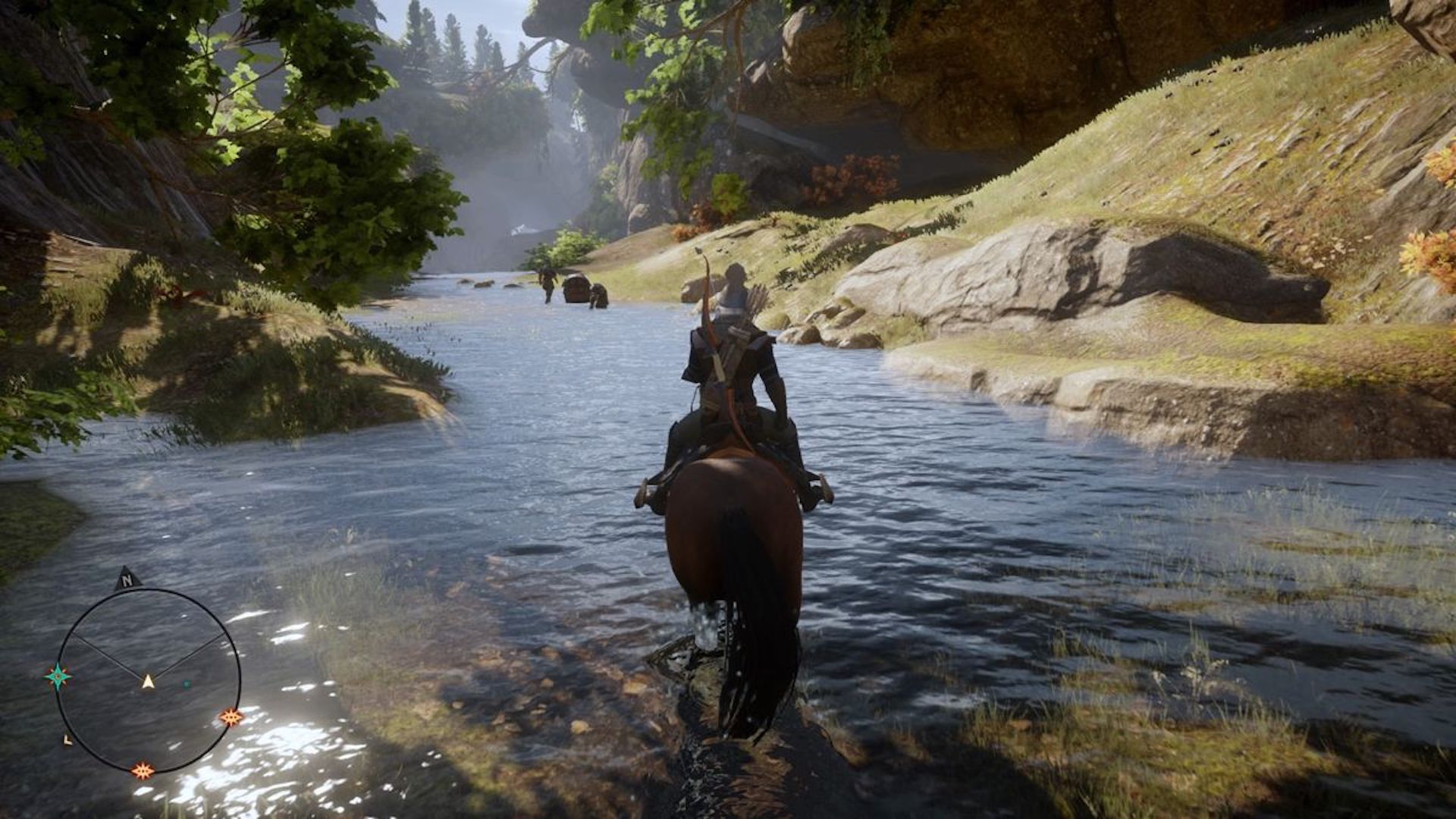
Task: Select the teal quest star marker on the compass
Action: click(58, 676)
